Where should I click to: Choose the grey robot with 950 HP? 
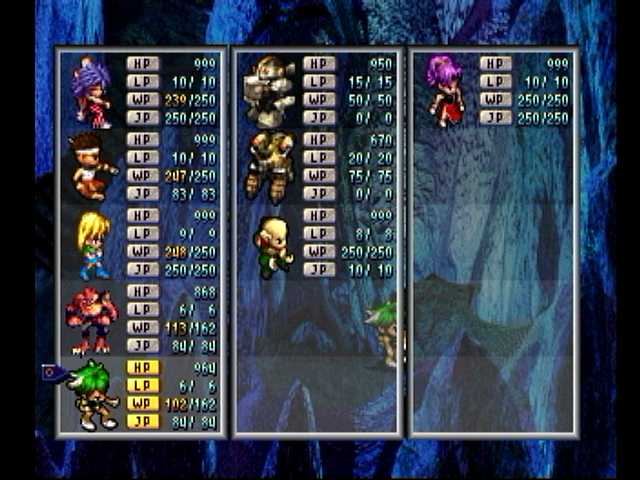pos(270,92)
